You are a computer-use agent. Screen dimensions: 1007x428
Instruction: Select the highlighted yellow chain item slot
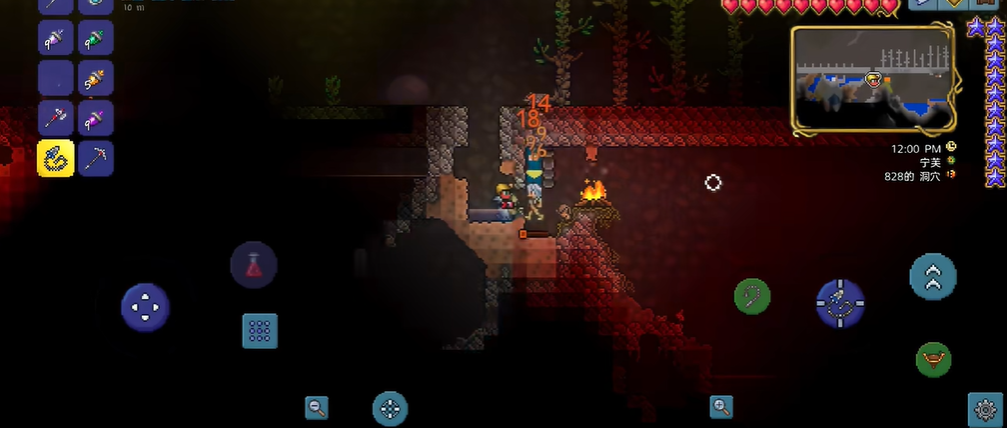56,158
